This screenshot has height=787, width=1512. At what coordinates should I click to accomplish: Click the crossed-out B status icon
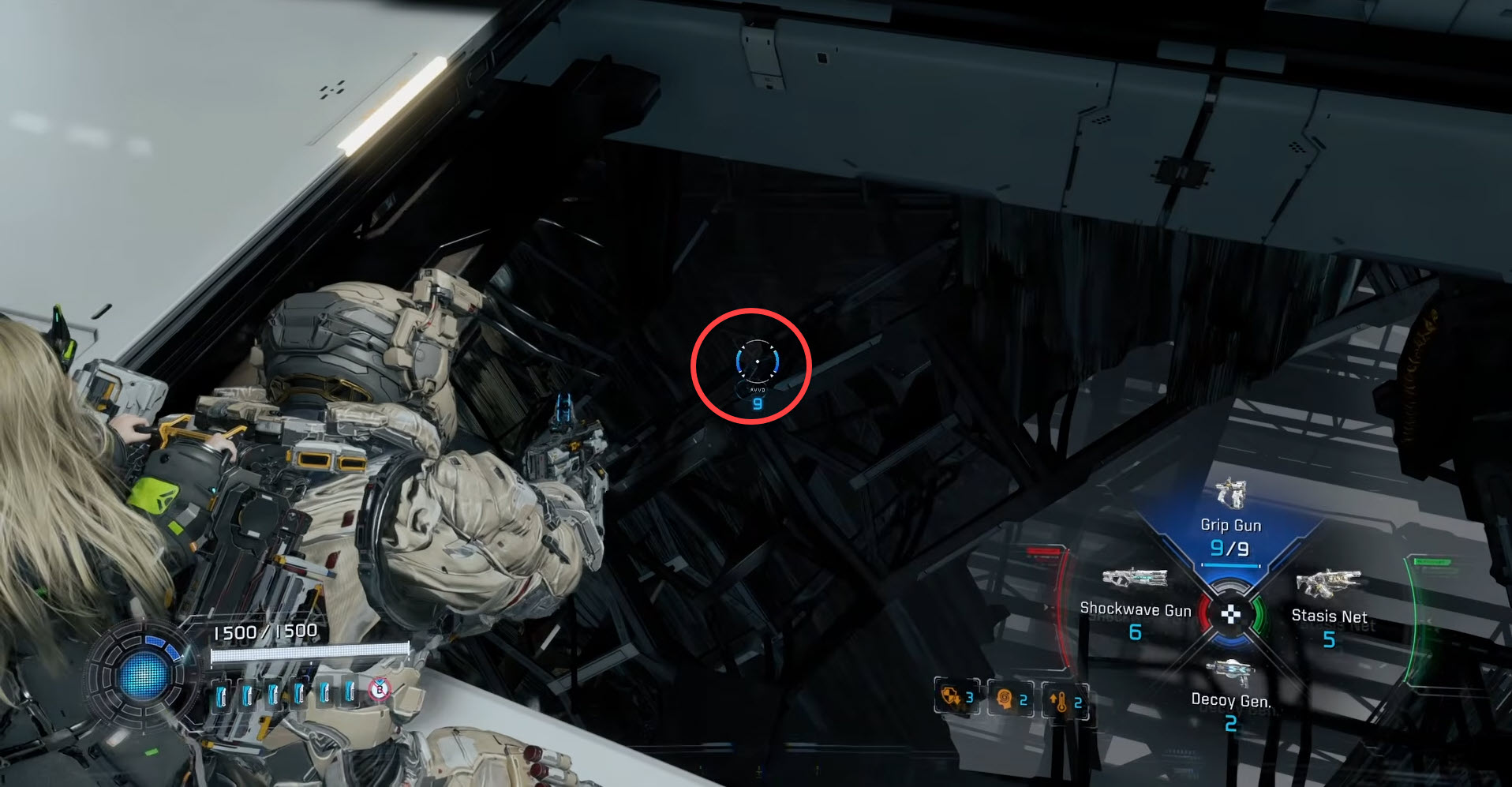pyautogui.click(x=380, y=690)
